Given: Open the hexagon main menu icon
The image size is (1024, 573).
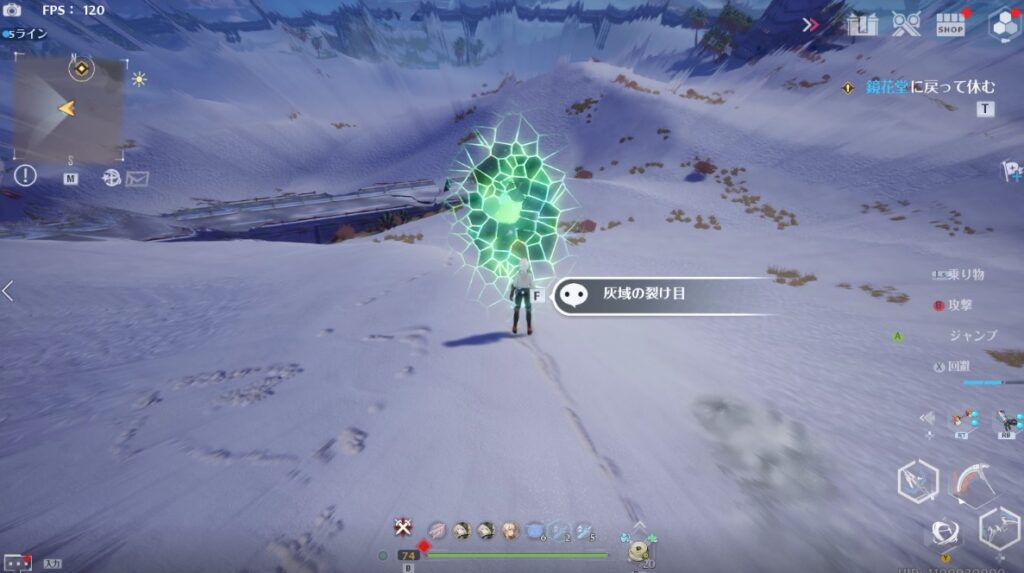Looking at the screenshot, I should pyautogui.click(x=1002, y=26).
